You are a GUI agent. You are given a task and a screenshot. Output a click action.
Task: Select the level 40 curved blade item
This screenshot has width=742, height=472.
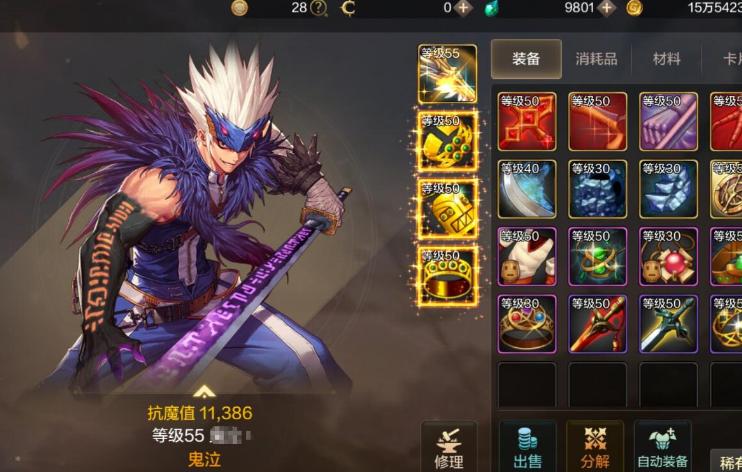pos(527,189)
